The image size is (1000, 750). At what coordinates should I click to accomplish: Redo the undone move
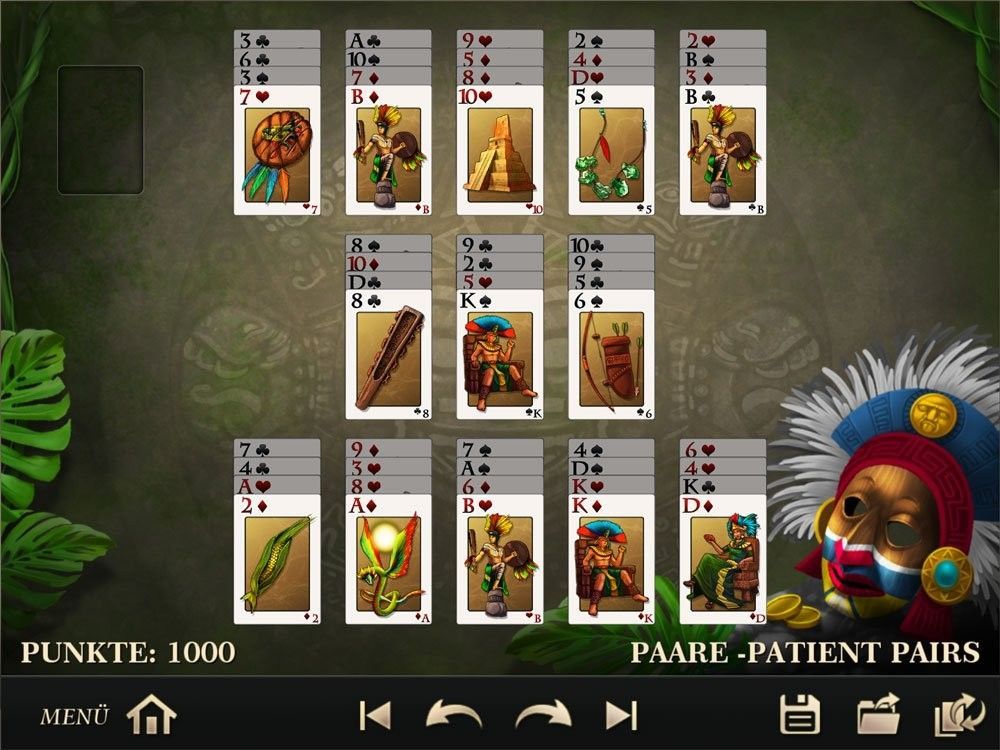click(x=543, y=715)
